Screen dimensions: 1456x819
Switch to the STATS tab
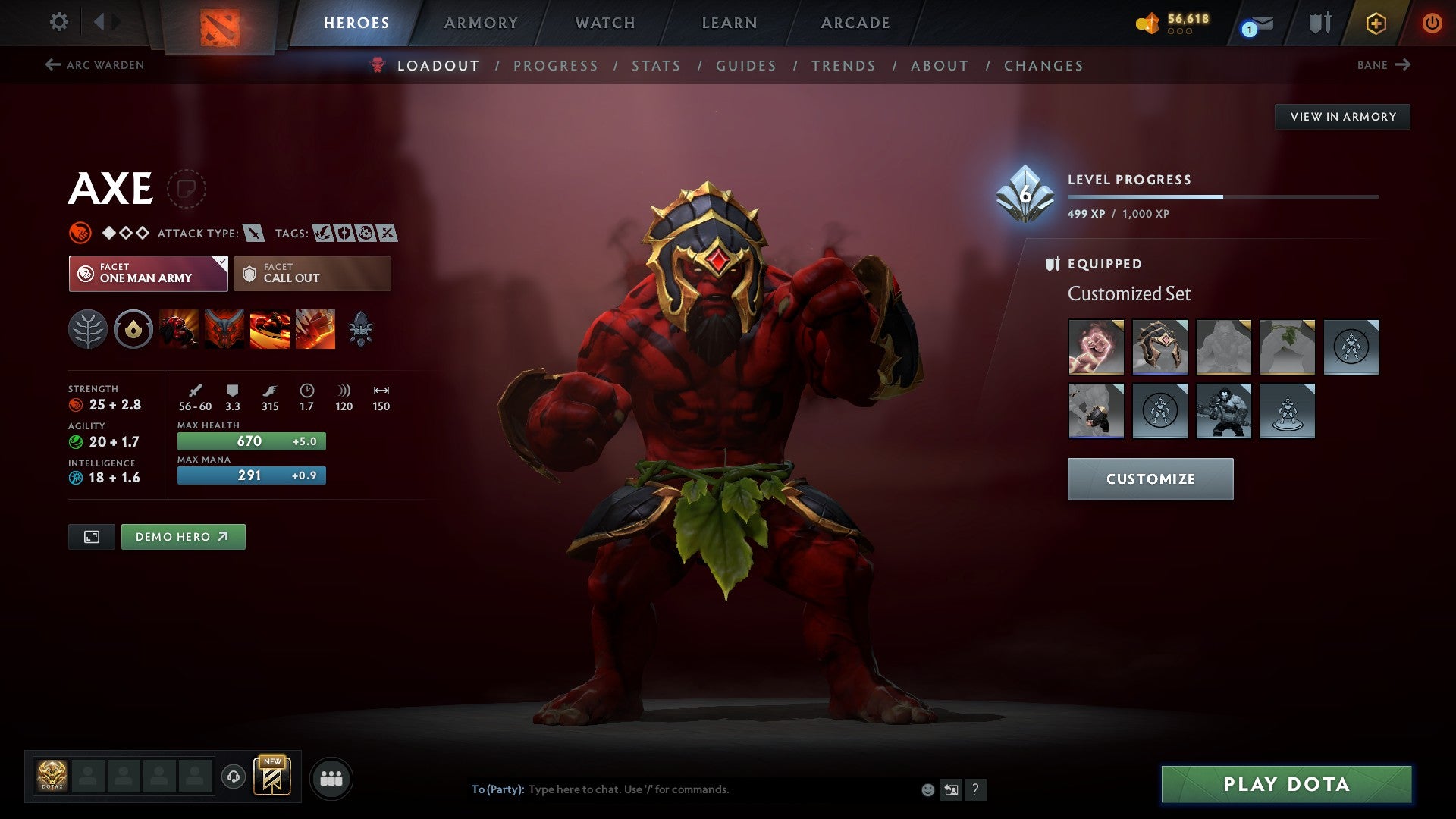657,65
